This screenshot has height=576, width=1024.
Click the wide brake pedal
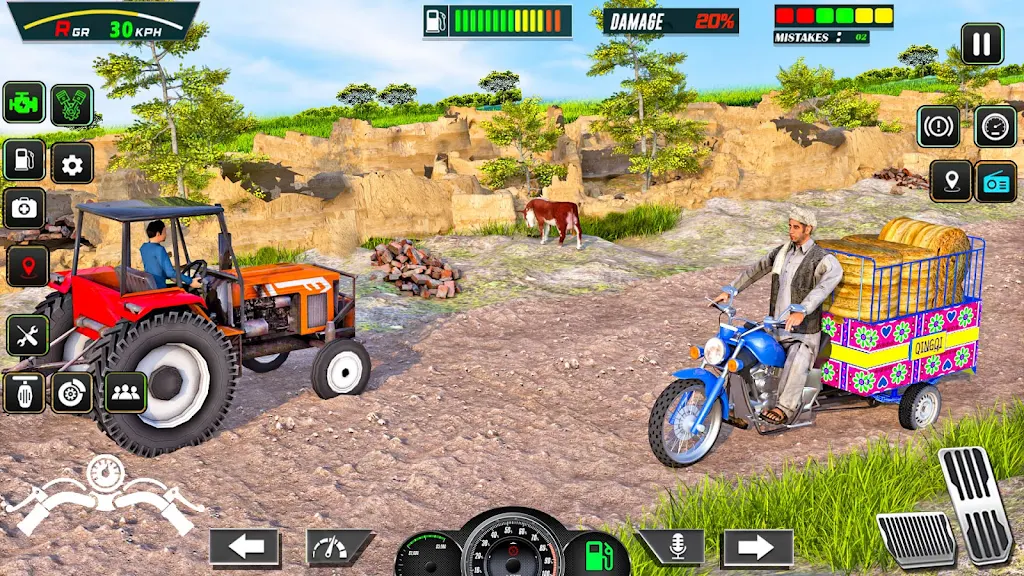tap(915, 538)
